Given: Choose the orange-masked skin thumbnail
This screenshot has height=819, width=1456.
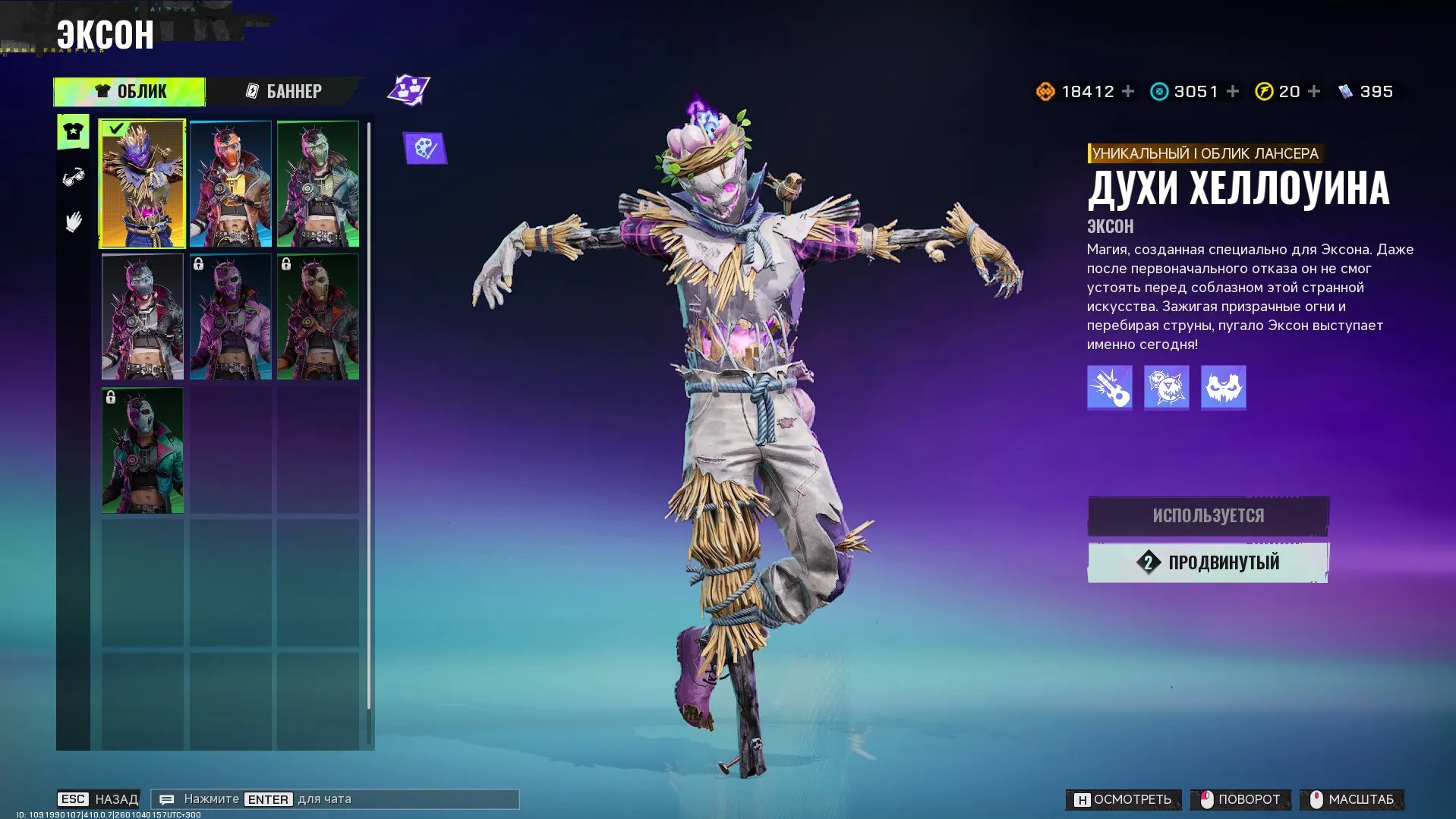Looking at the screenshot, I should pos(230,184).
